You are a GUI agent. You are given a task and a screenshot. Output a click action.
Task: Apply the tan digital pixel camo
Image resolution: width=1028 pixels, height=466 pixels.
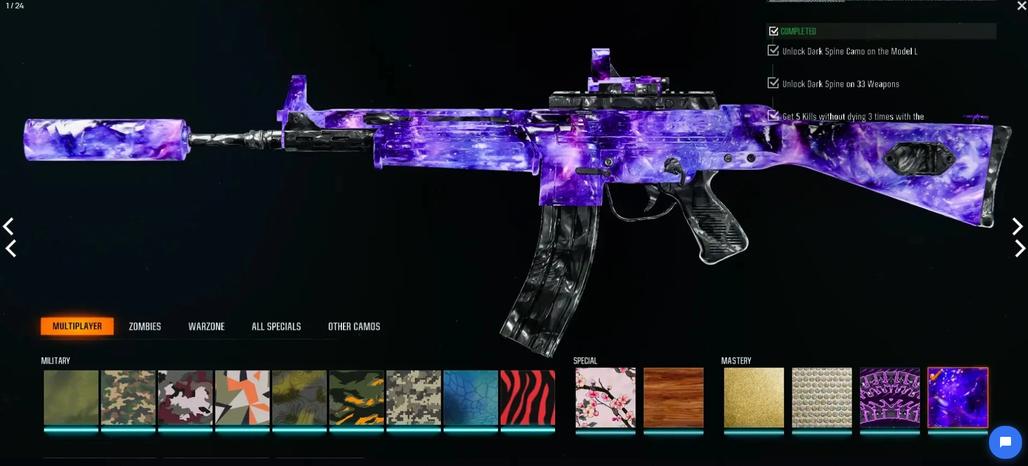pos(414,398)
